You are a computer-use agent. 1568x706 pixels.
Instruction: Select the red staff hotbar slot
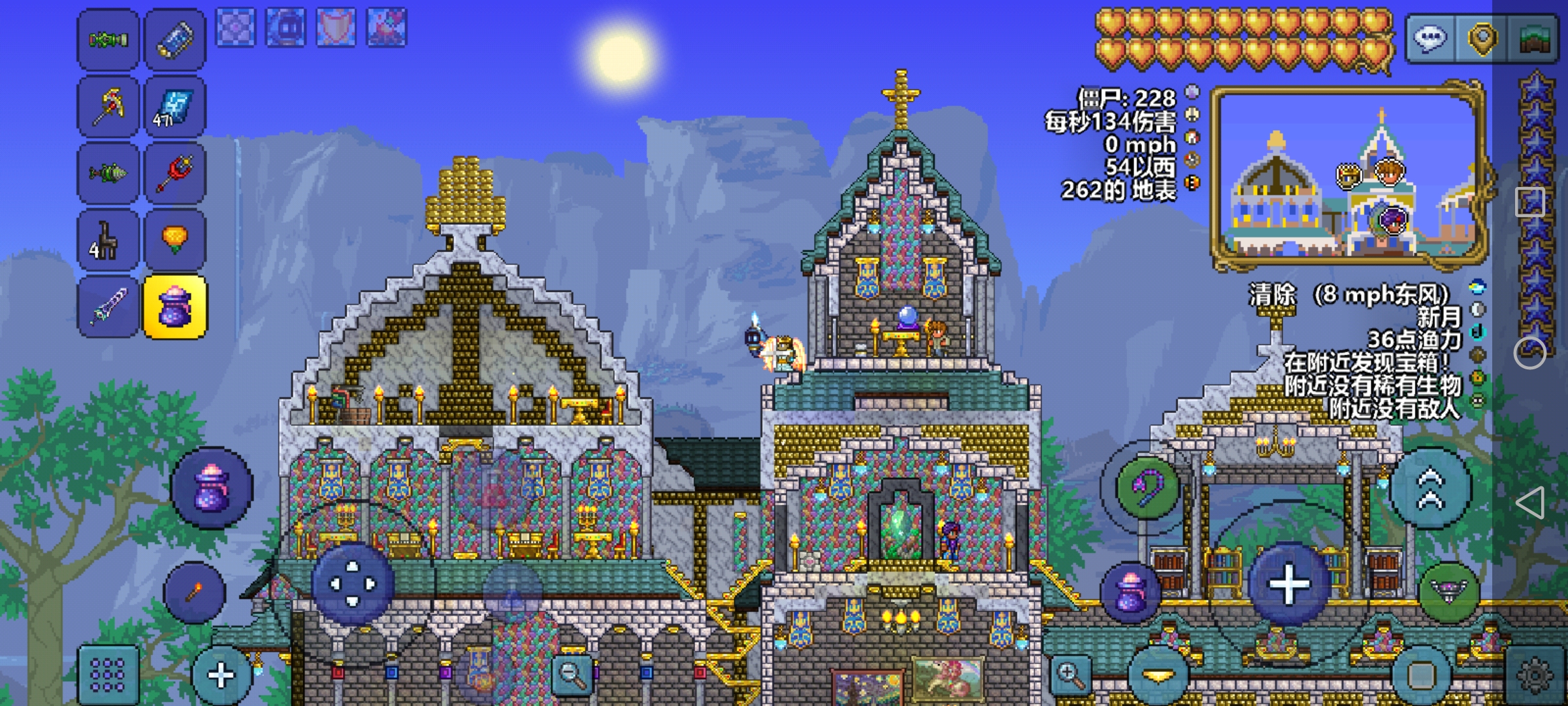(x=175, y=174)
